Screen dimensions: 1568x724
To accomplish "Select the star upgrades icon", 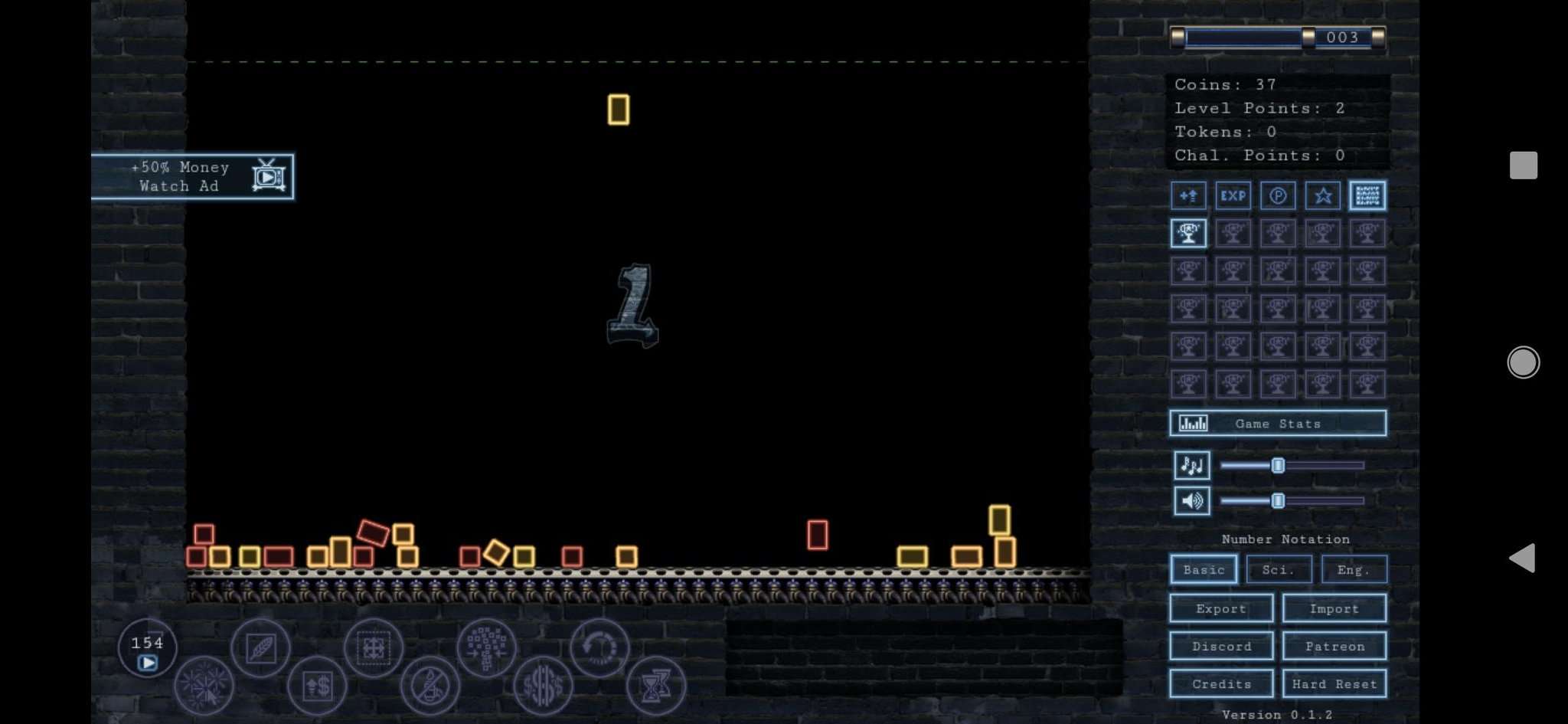I will click(x=1321, y=195).
